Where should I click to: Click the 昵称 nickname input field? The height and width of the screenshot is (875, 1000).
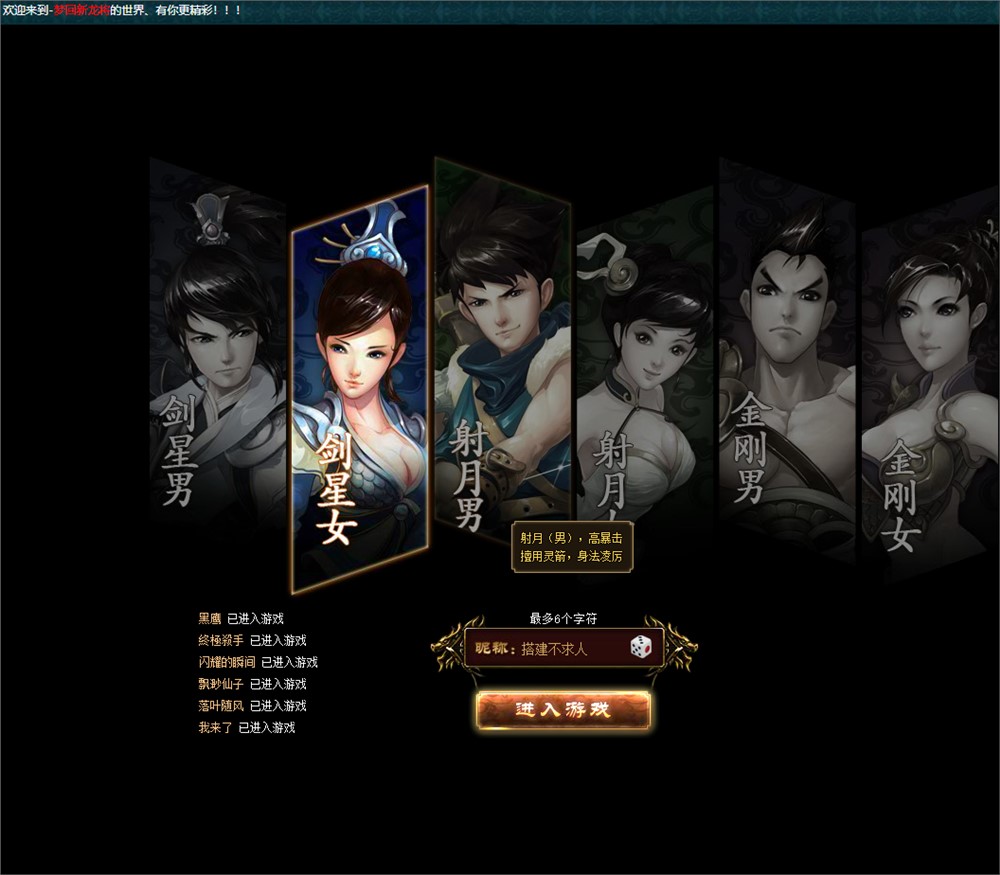[570, 649]
